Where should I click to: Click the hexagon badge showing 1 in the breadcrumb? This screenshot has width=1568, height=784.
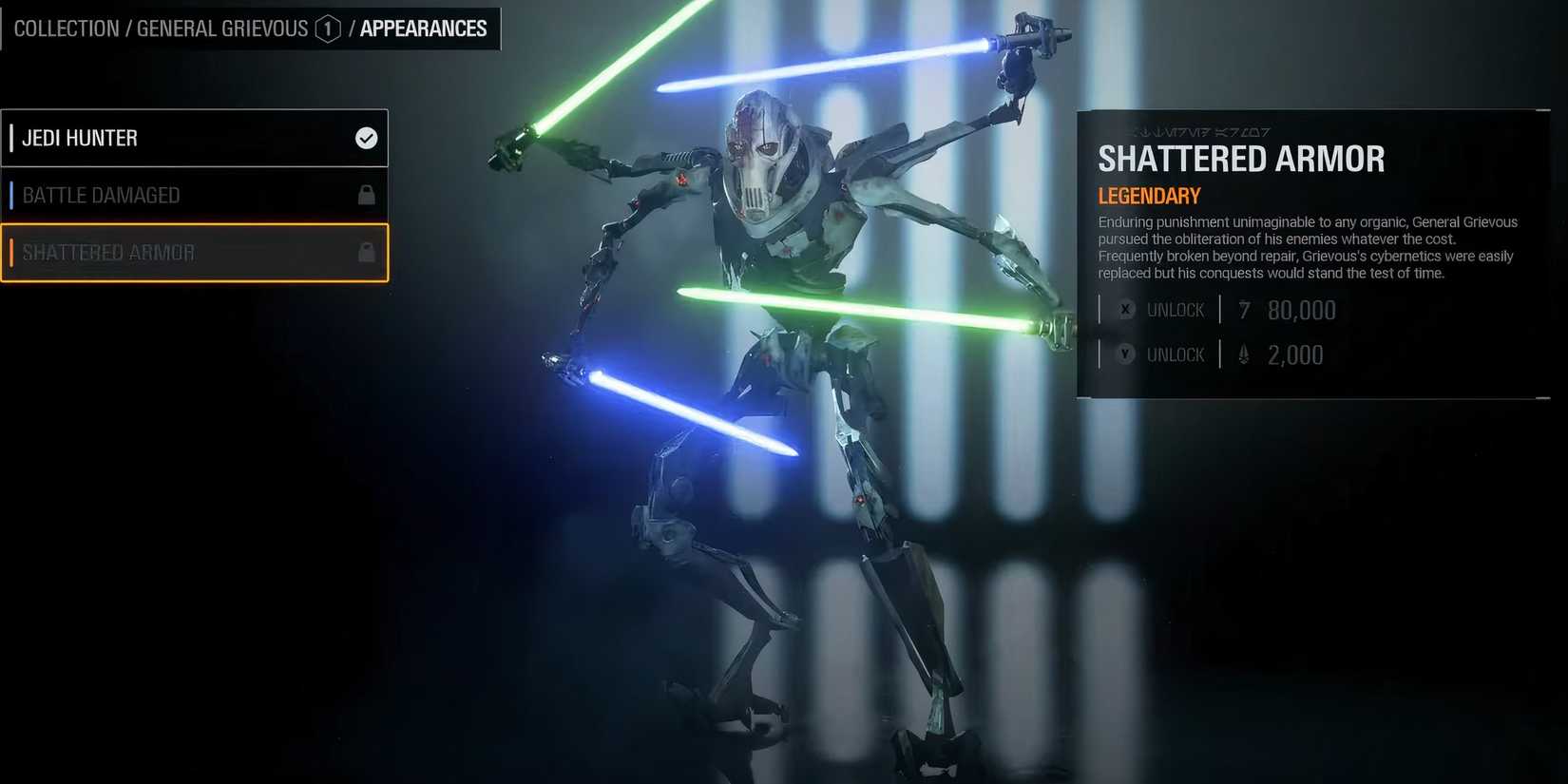327,29
